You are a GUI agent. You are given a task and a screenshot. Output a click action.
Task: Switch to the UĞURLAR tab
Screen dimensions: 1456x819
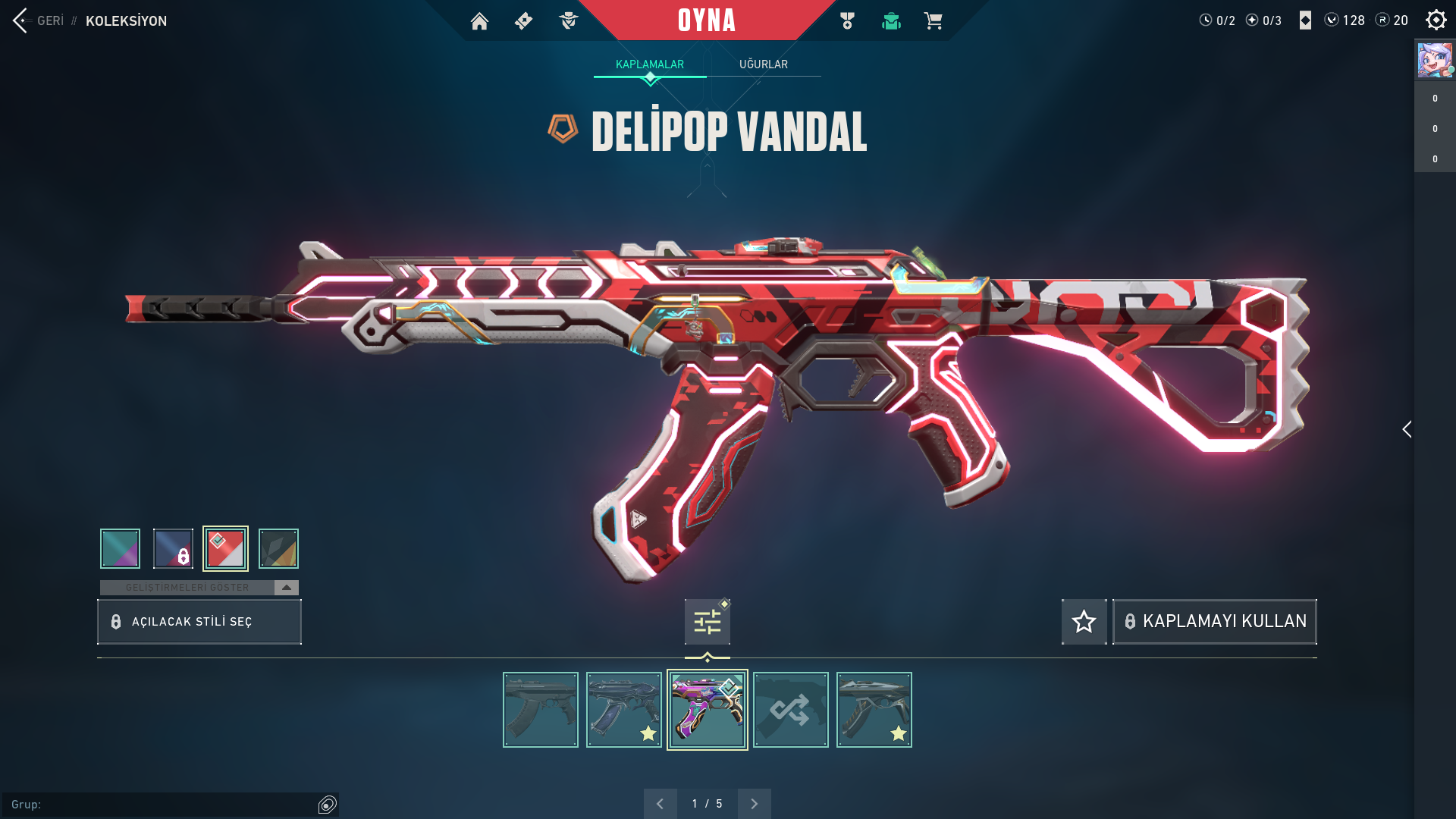[763, 64]
